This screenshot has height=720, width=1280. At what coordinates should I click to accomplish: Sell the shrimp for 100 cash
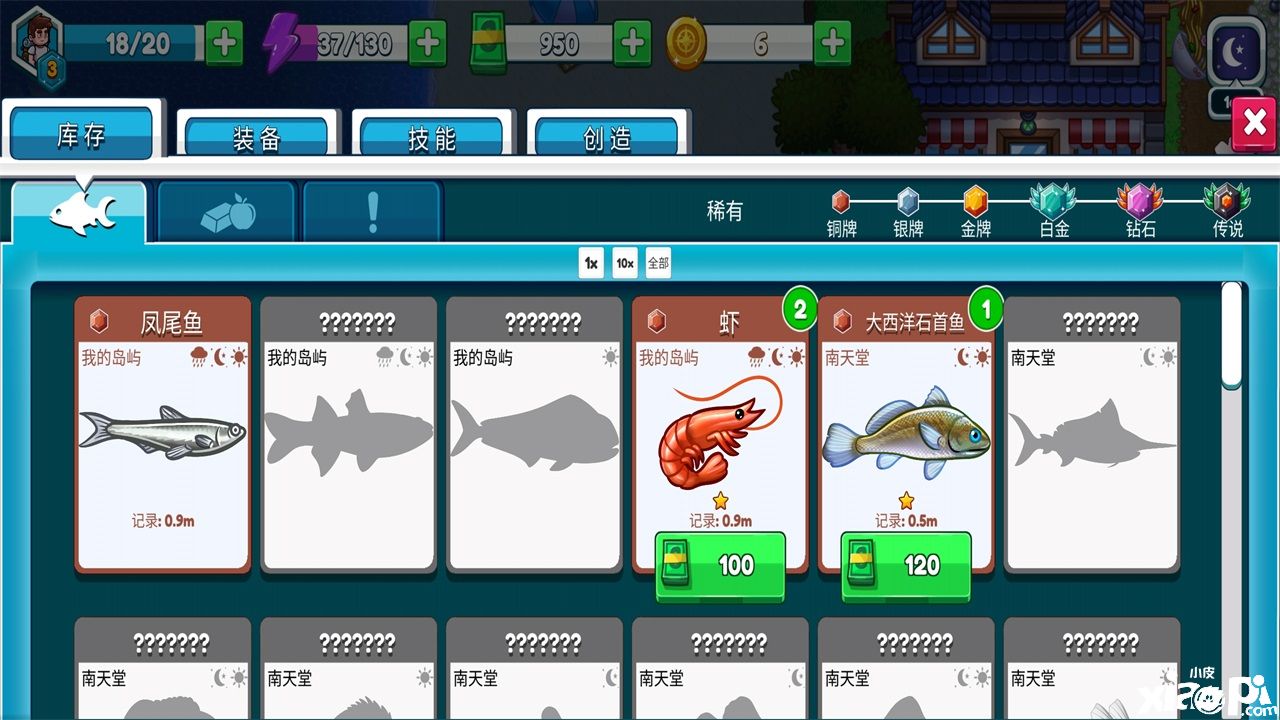tap(720, 566)
